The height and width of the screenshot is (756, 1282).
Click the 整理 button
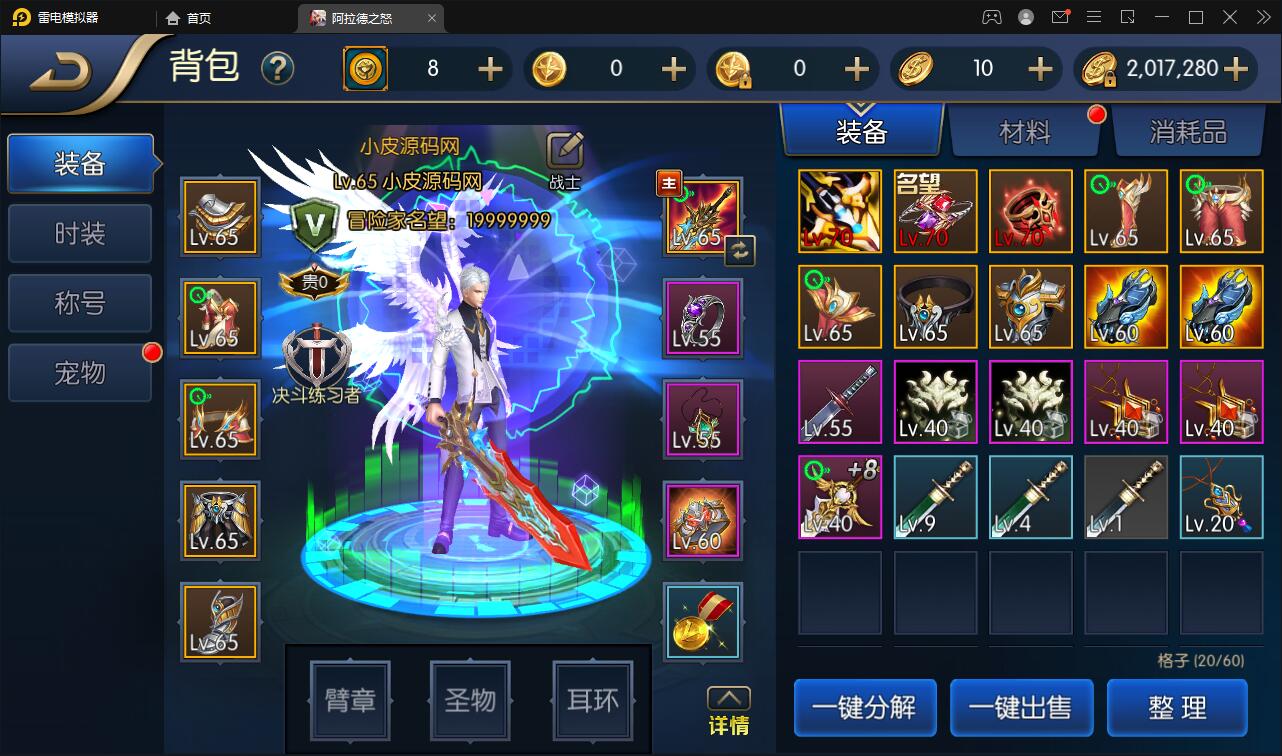1177,707
